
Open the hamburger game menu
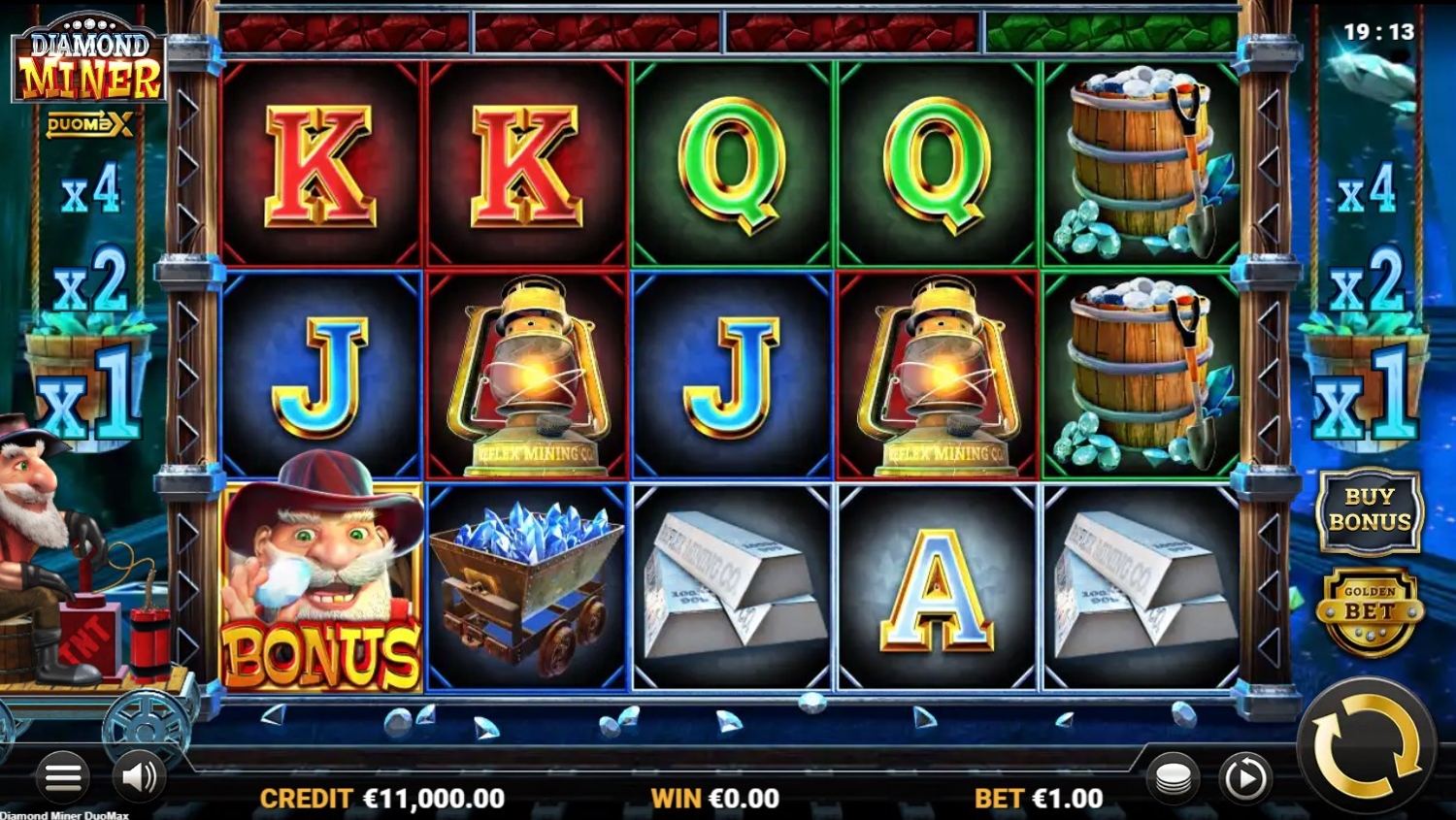coord(63,776)
